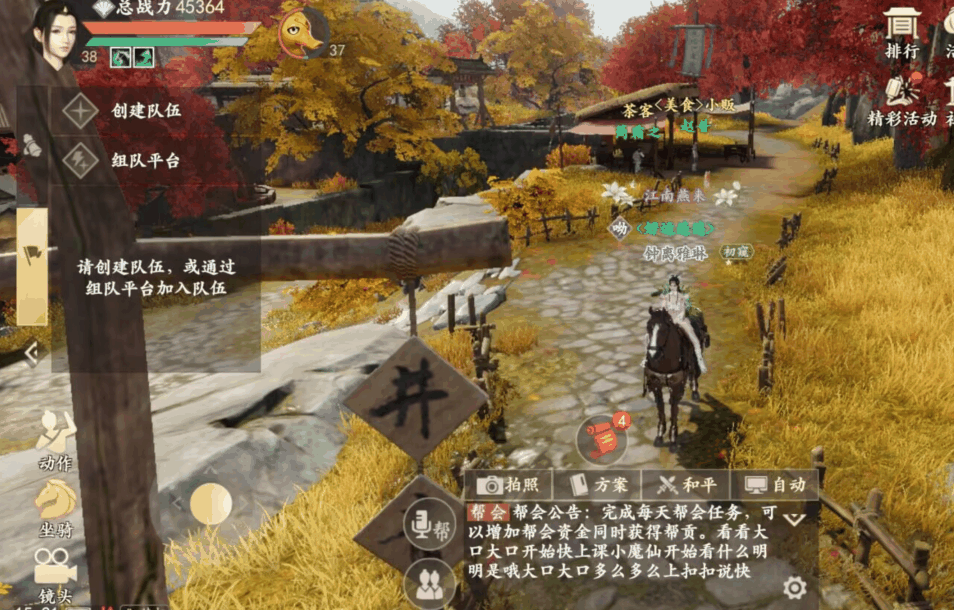Toggle the 和平 peace combat mode
The image size is (954, 610).
[687, 485]
